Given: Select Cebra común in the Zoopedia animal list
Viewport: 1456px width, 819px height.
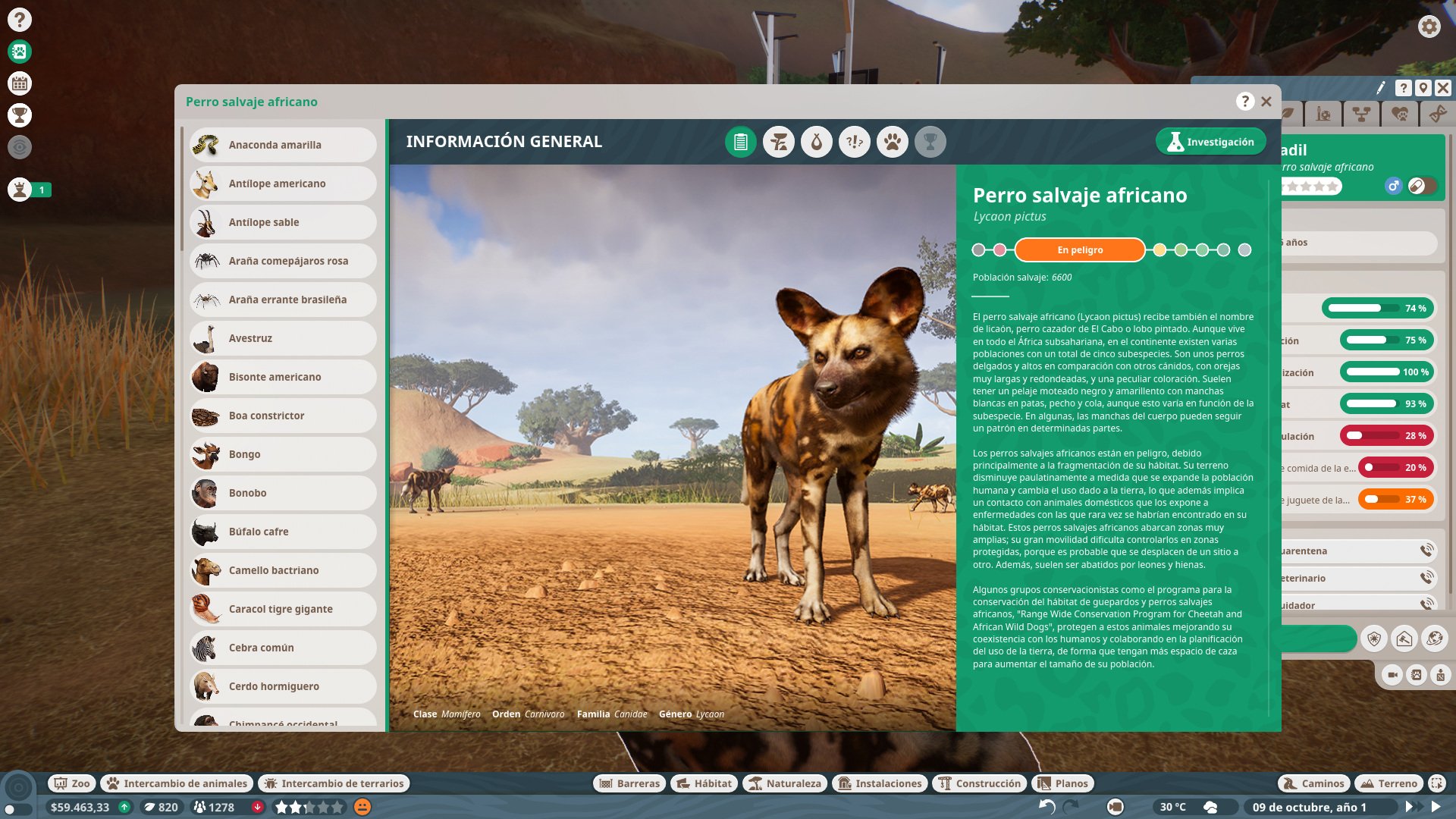Looking at the screenshot, I should click(282, 647).
